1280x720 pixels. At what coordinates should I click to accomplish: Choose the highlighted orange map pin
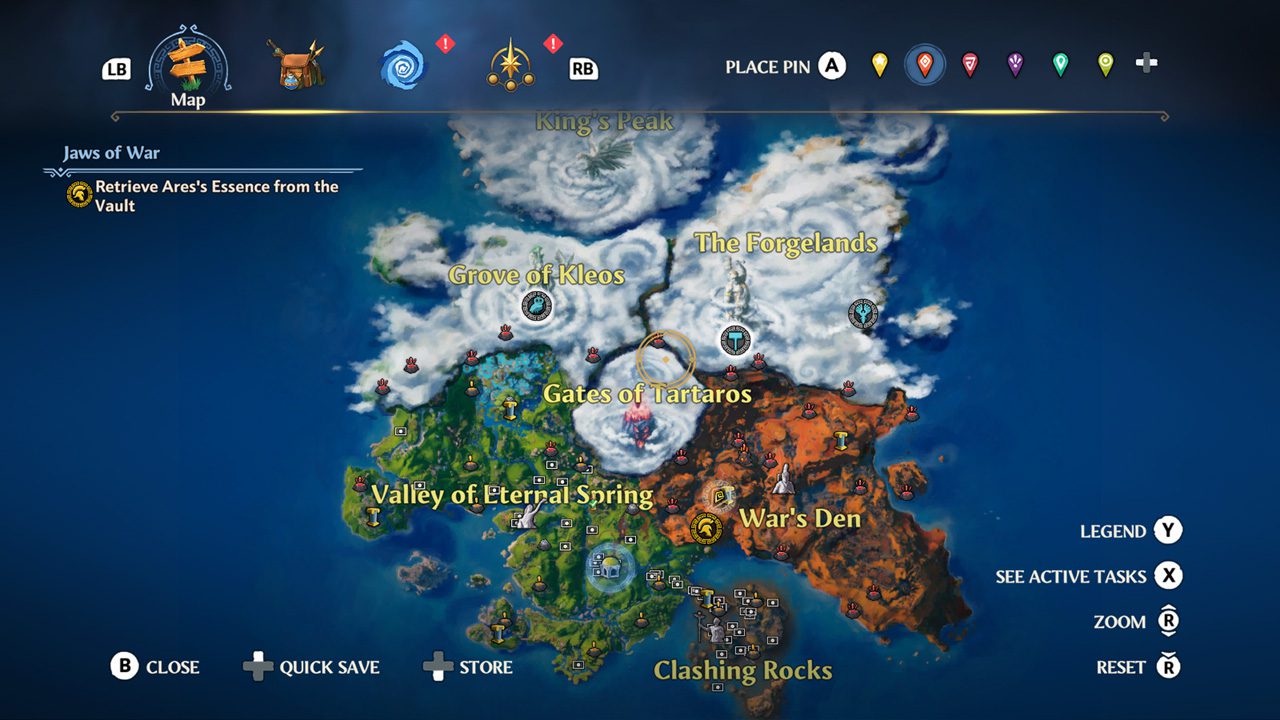[x=925, y=66]
